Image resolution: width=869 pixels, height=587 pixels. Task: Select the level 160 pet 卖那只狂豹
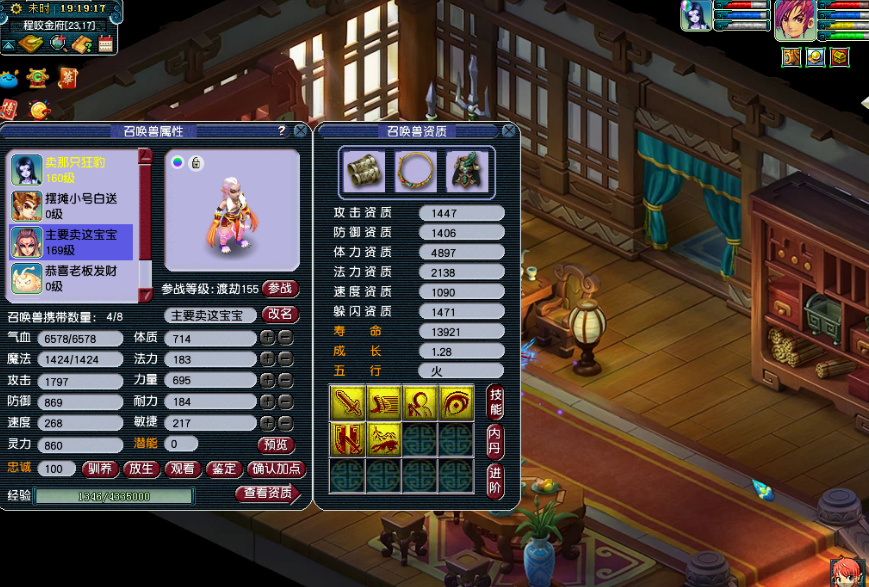(x=72, y=170)
